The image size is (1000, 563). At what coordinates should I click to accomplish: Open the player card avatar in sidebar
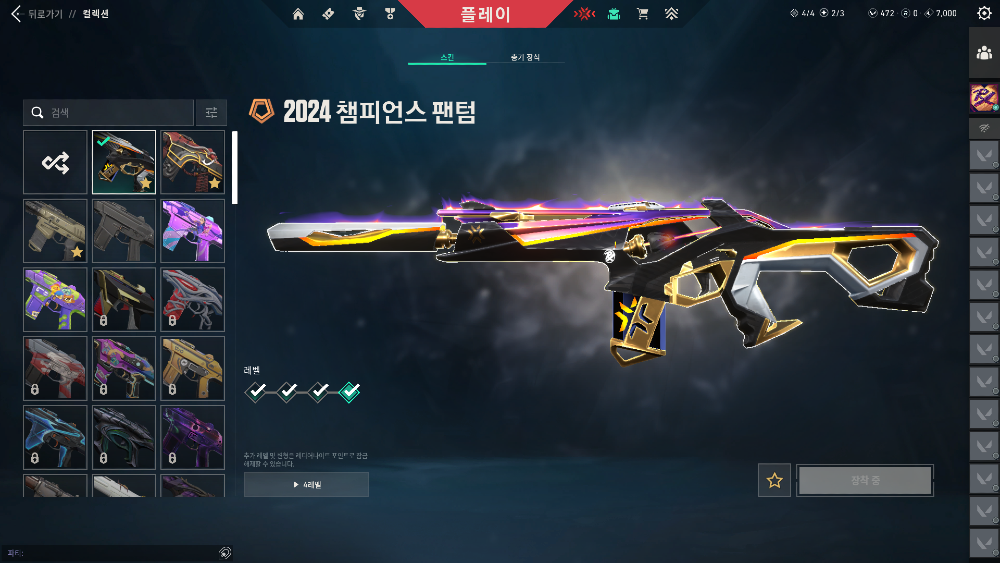point(984,97)
